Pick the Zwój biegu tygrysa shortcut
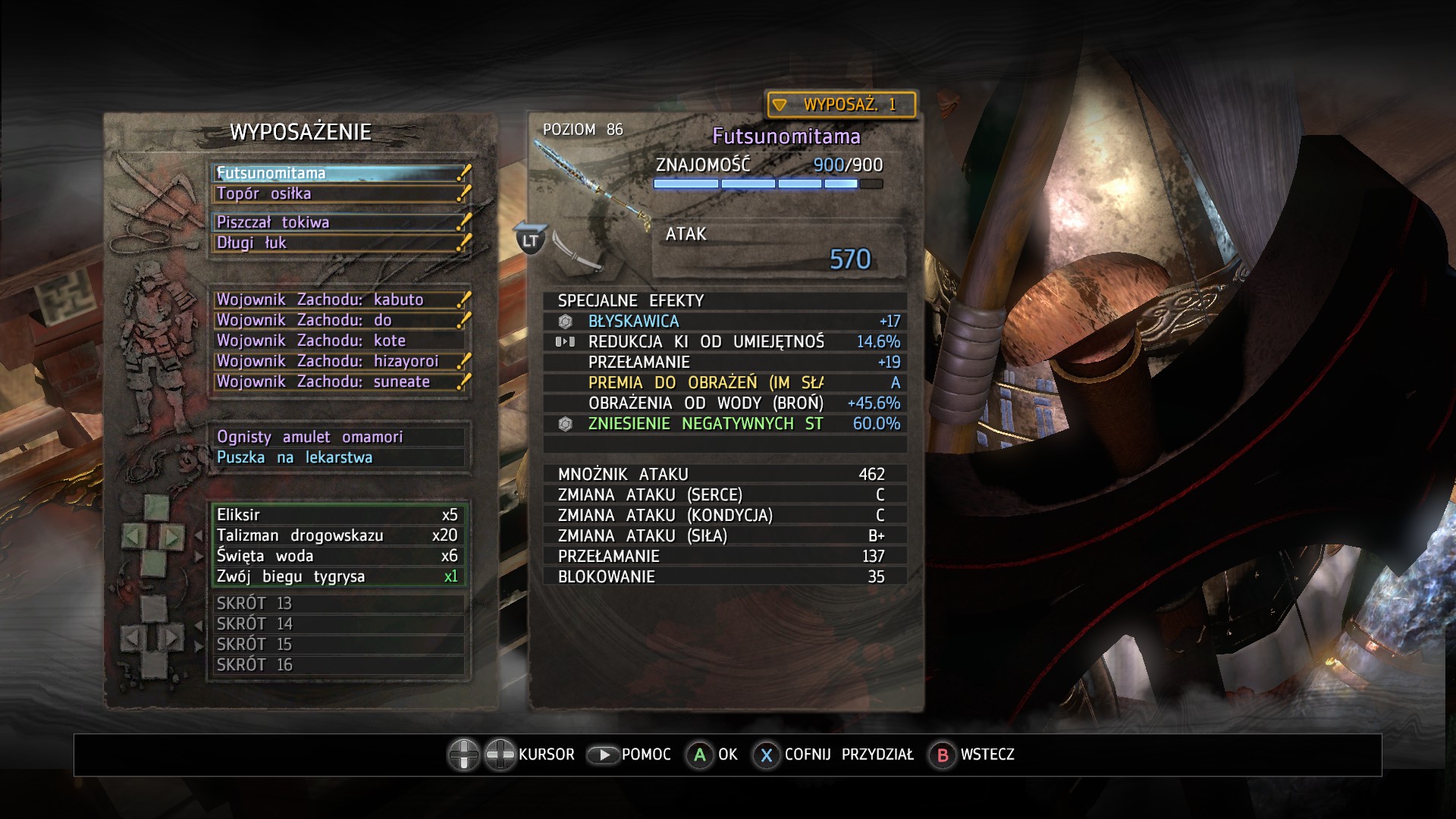 [339, 576]
